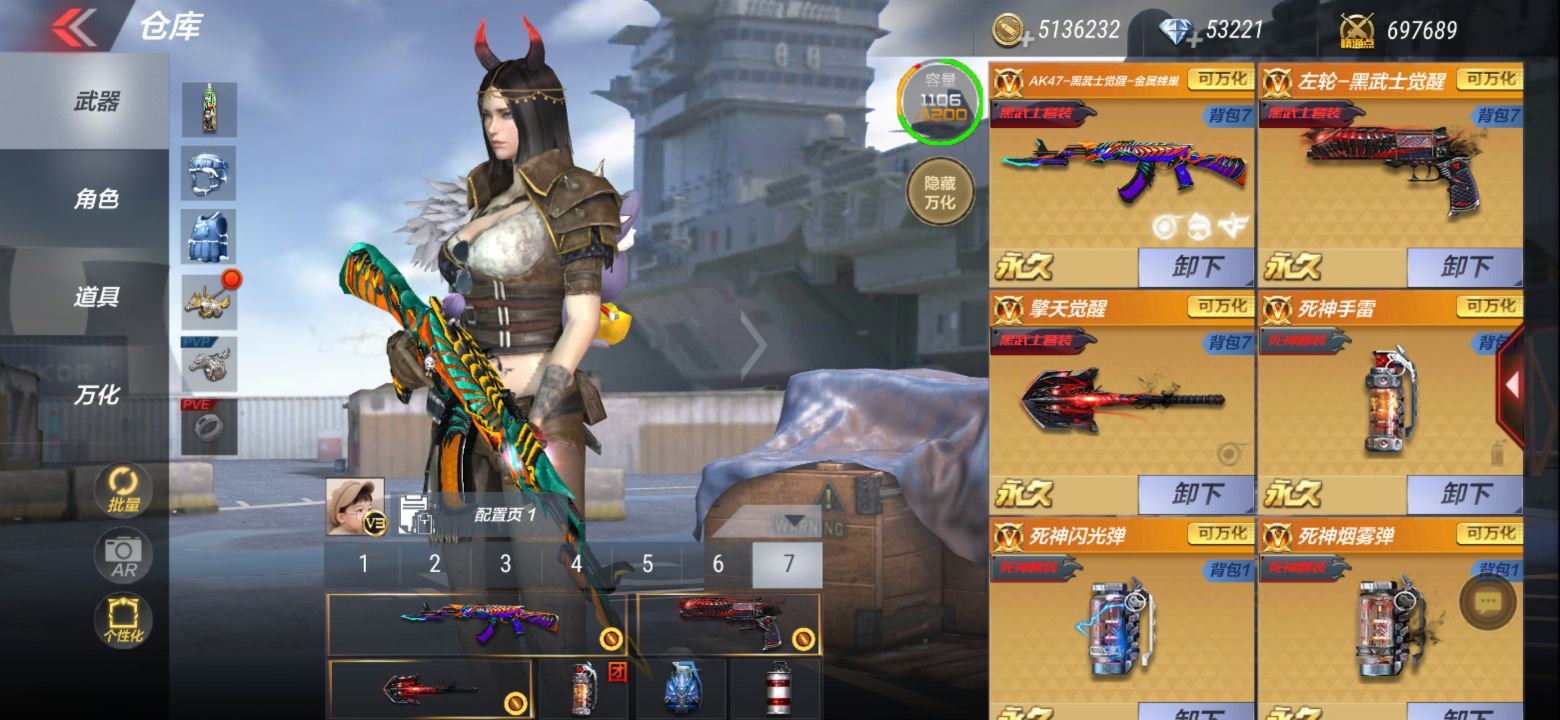Open the AR camera mode
Viewport: 1560px width, 720px height.
pos(124,555)
